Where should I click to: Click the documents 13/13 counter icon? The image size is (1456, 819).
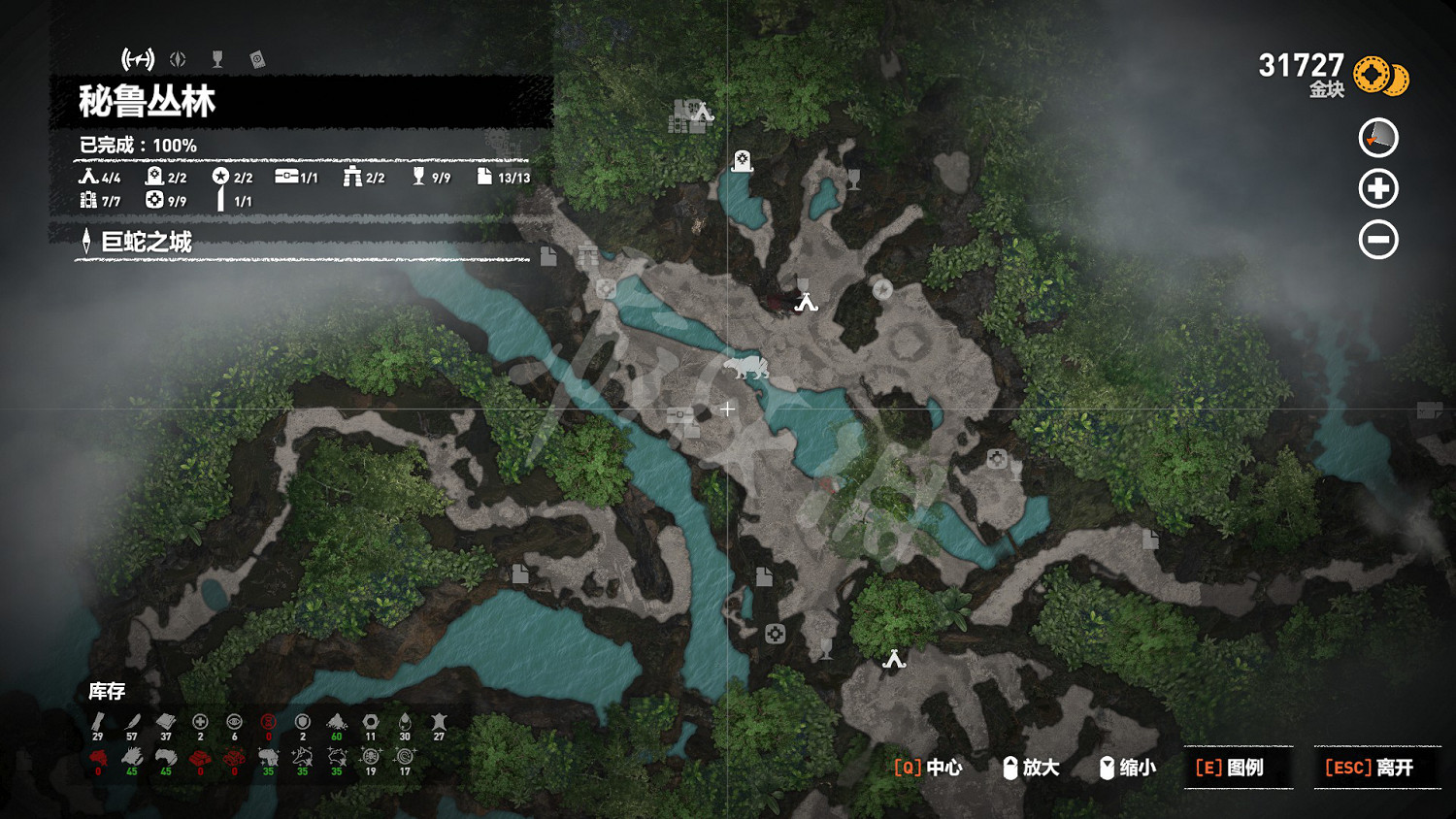[484, 177]
